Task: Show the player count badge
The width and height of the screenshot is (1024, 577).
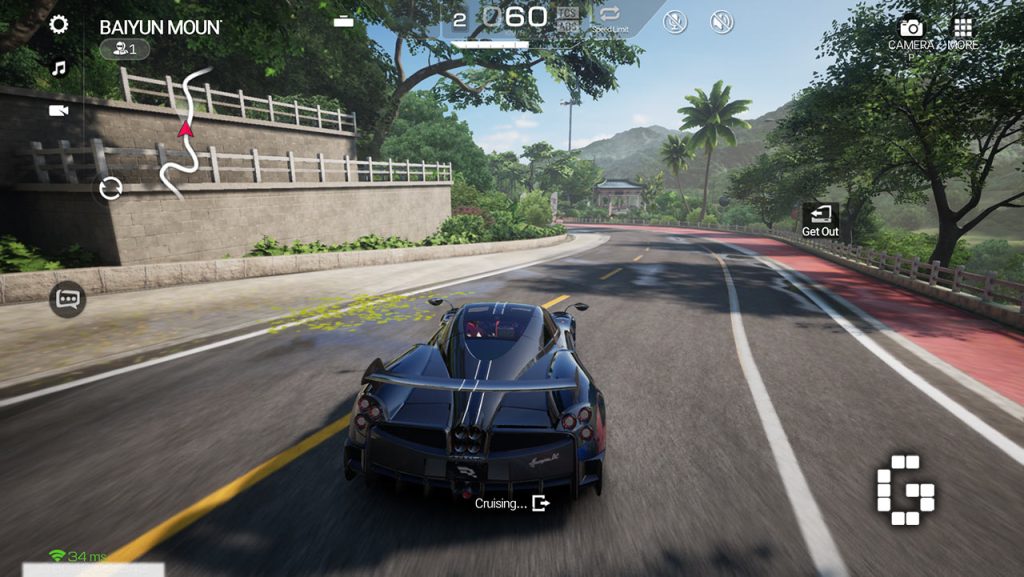Action: coord(125,49)
